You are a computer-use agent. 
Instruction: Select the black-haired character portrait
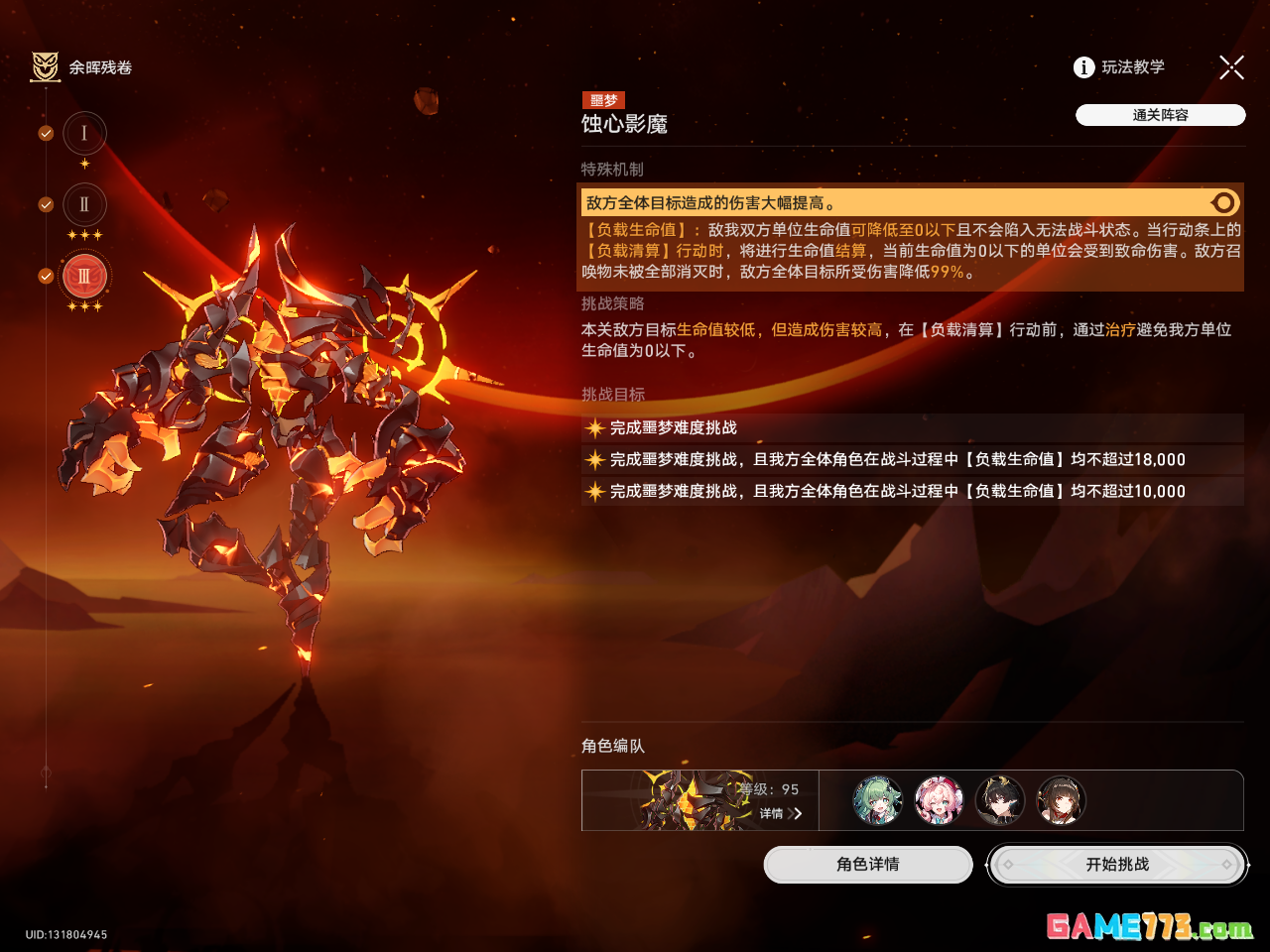tap(1000, 800)
